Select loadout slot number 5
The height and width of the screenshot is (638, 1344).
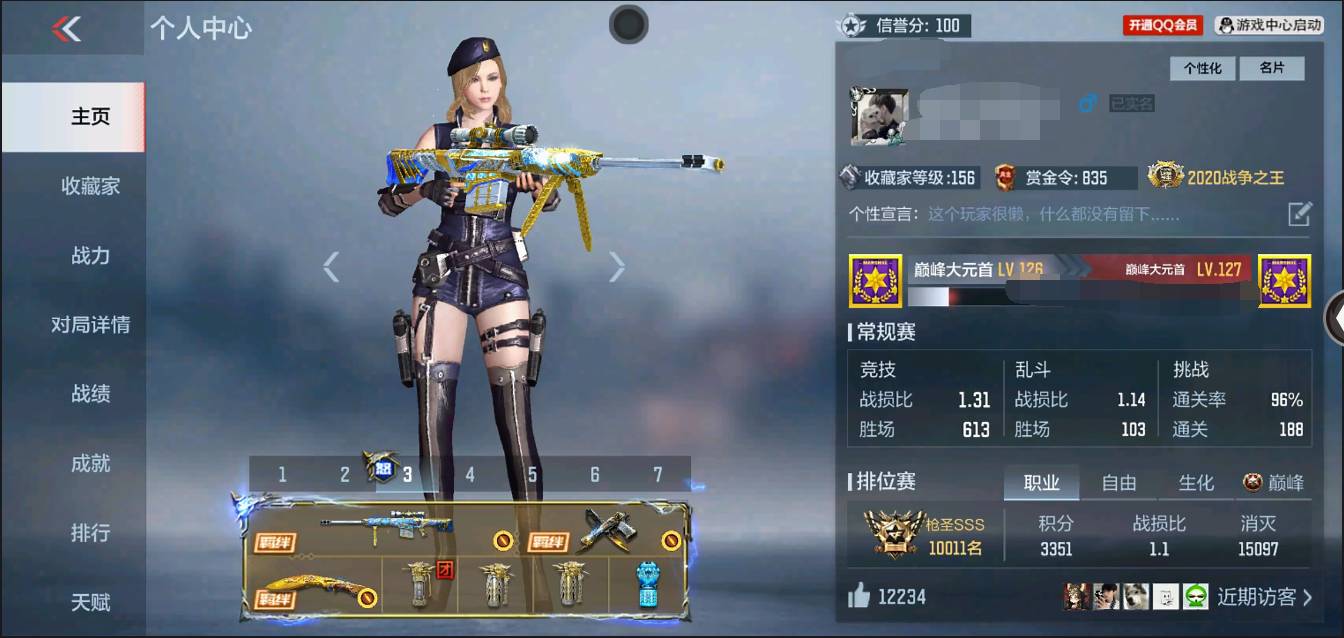click(532, 475)
